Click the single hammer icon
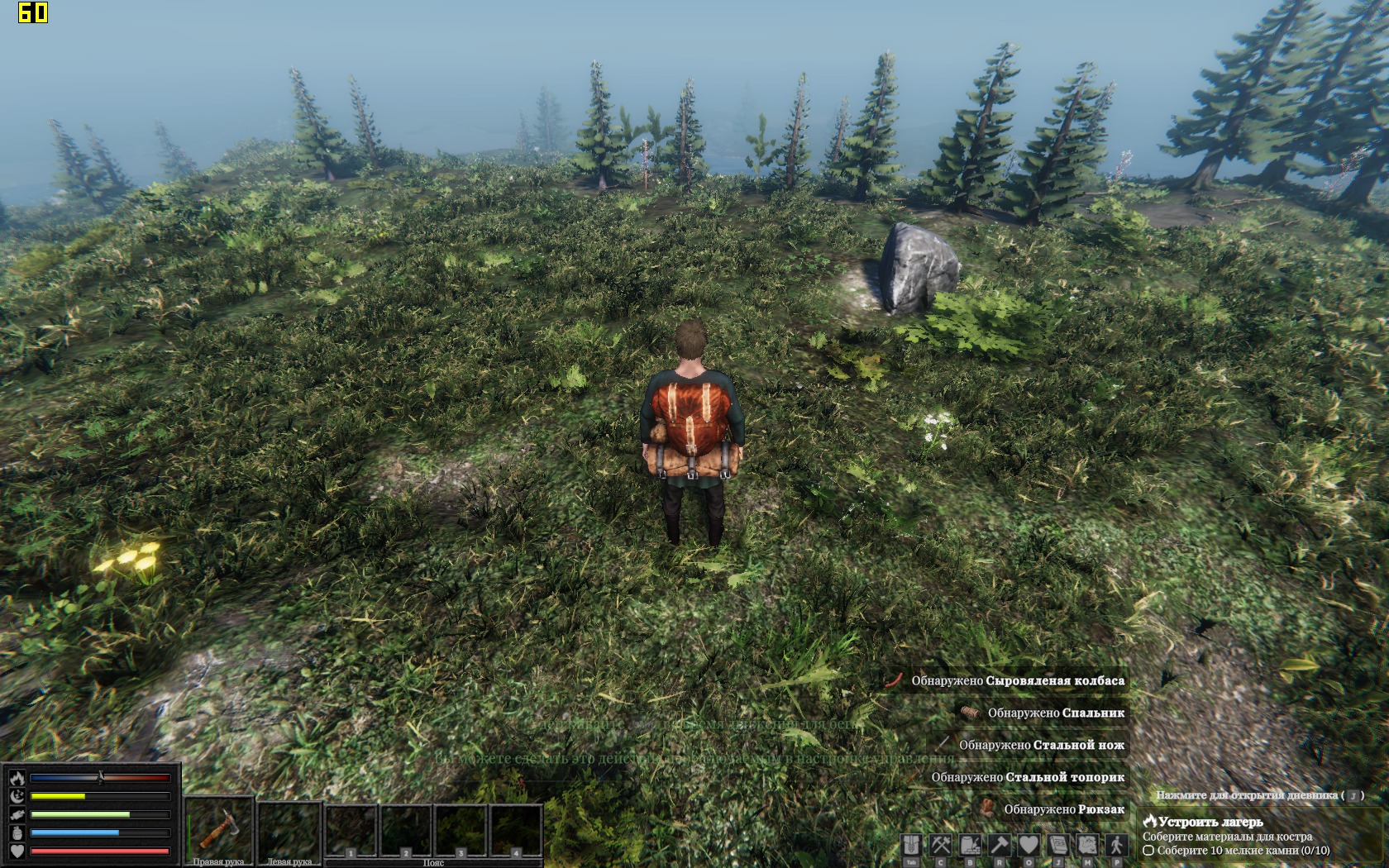Screen dimensions: 1389x868 (1000, 845)
